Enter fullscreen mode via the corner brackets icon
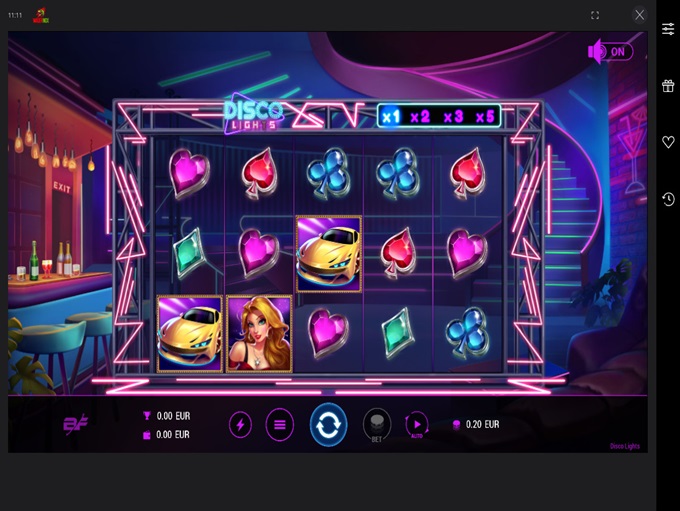This screenshot has height=511, width=680. (x=595, y=15)
